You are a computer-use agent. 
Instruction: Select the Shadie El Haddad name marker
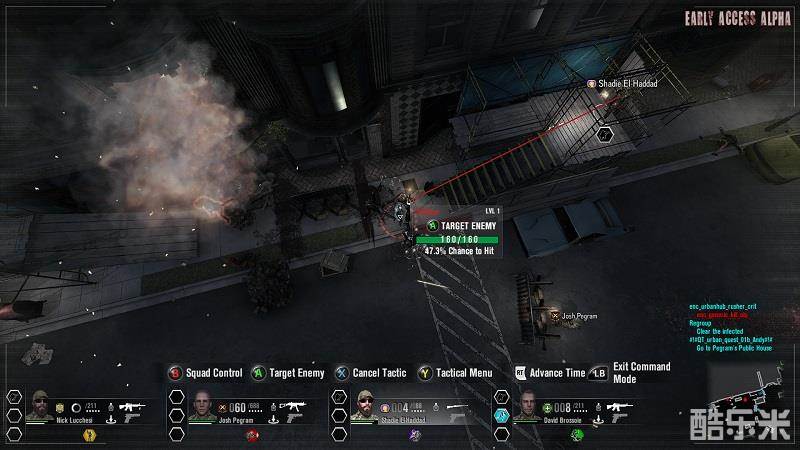tap(624, 85)
